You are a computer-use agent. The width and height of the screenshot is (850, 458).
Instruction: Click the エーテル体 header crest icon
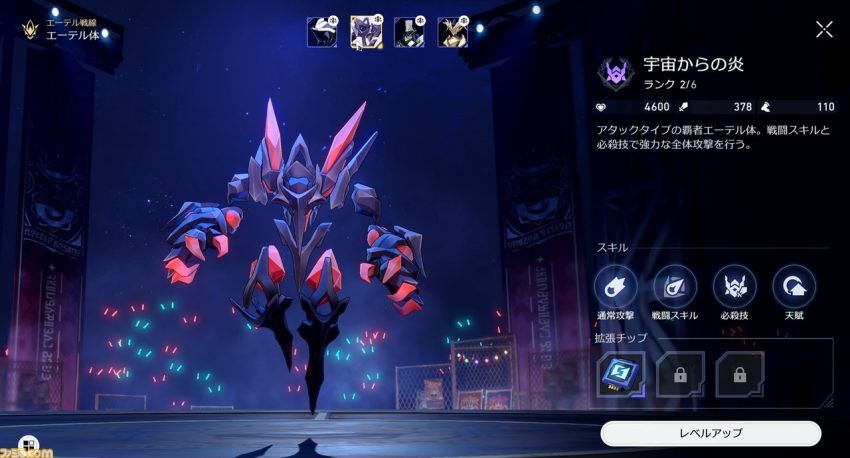click(30, 29)
